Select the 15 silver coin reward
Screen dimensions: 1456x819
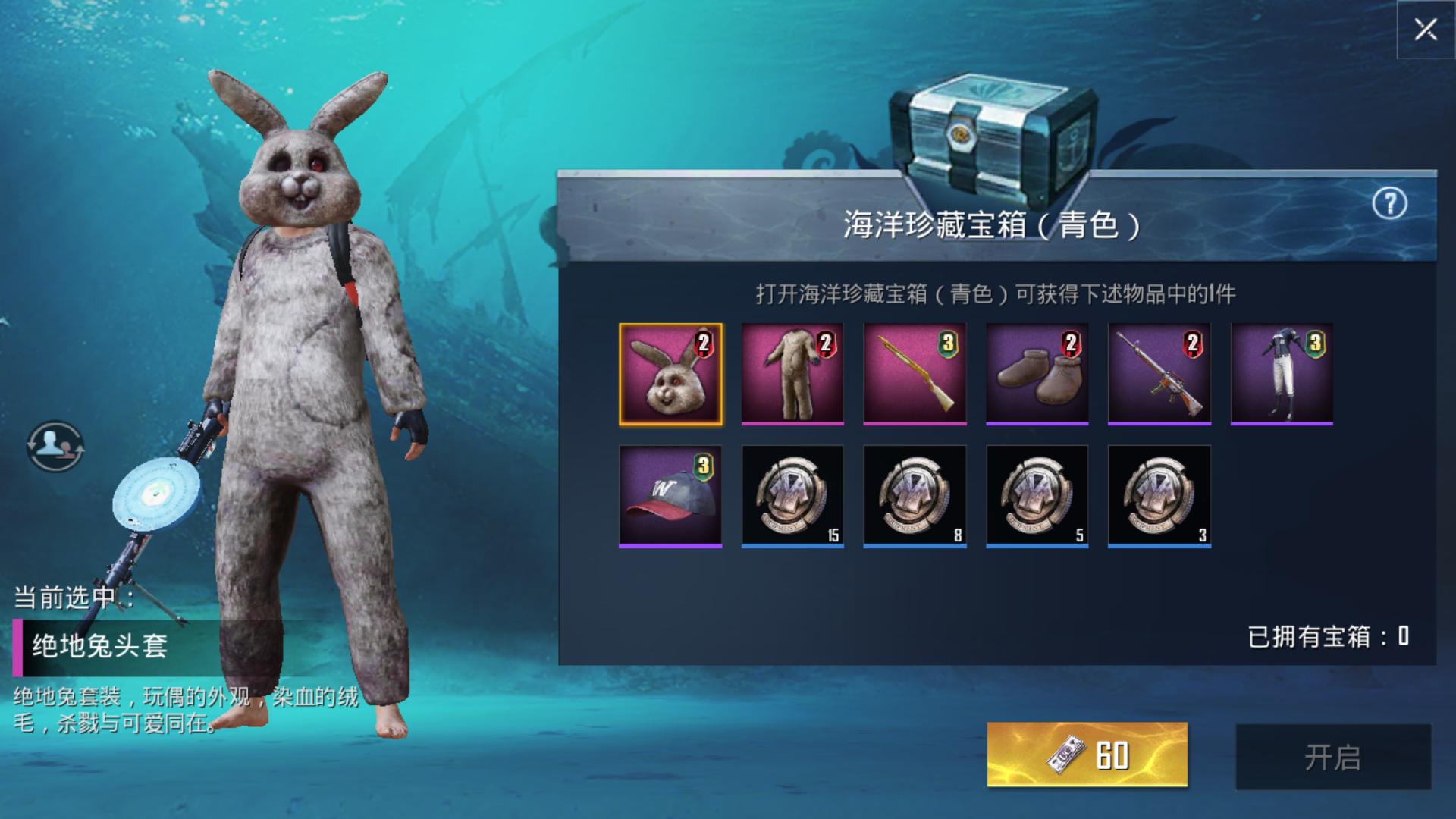coord(792,496)
